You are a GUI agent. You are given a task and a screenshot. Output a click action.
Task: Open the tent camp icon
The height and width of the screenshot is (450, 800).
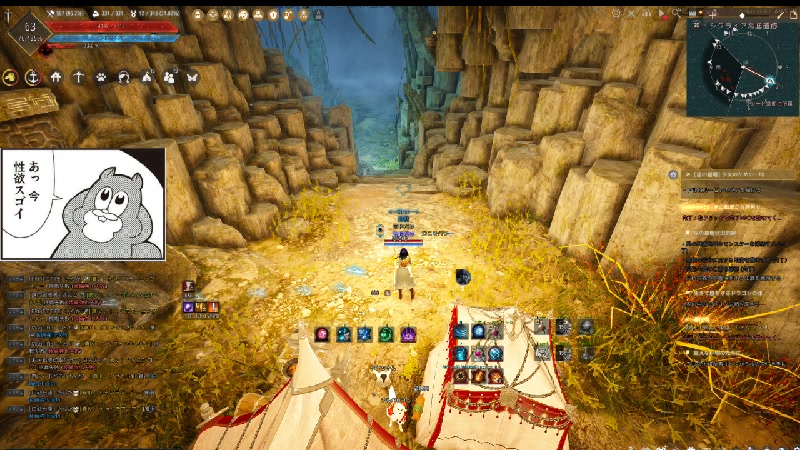click(148, 77)
